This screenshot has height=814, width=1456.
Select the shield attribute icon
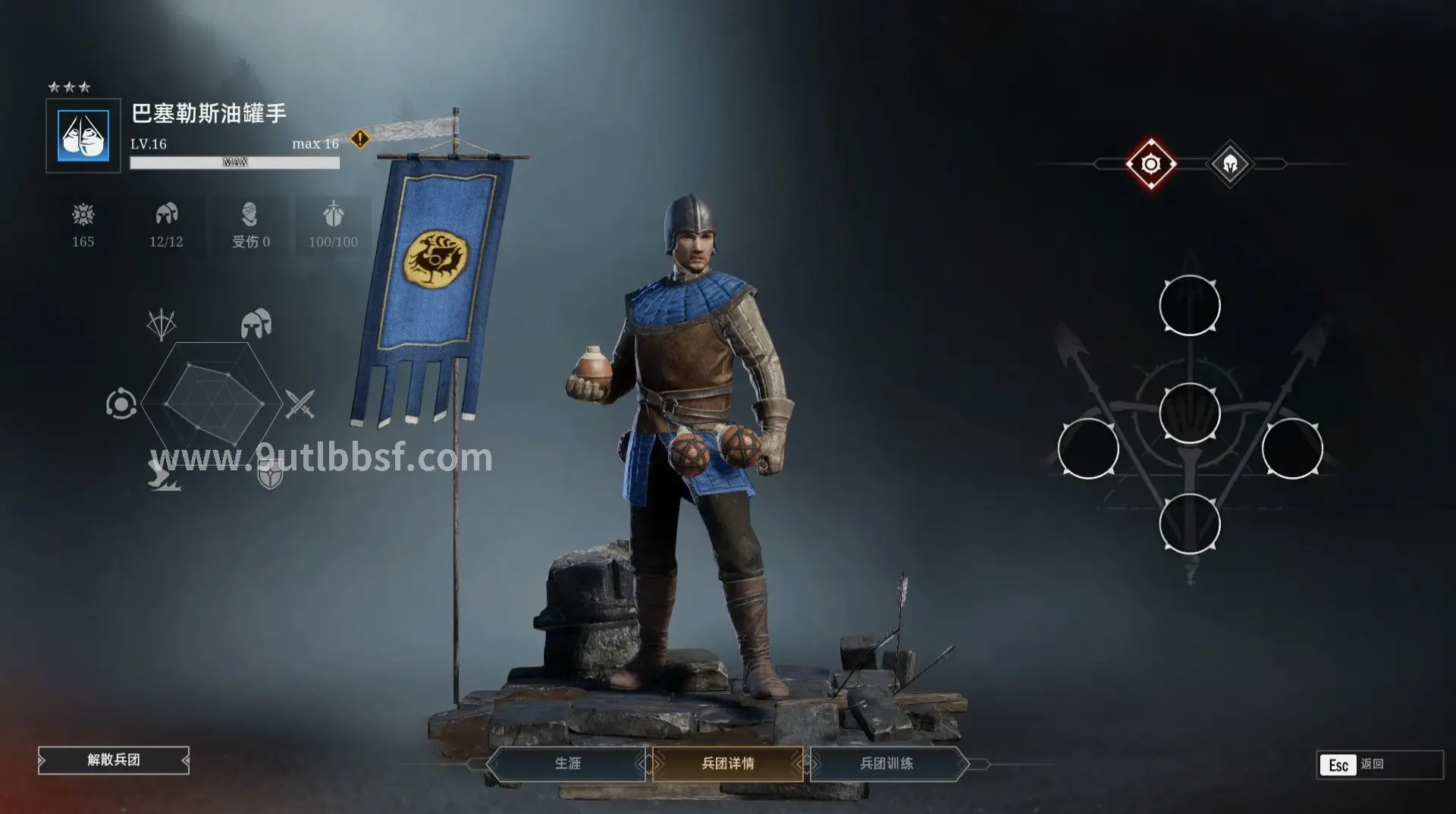(x=271, y=476)
